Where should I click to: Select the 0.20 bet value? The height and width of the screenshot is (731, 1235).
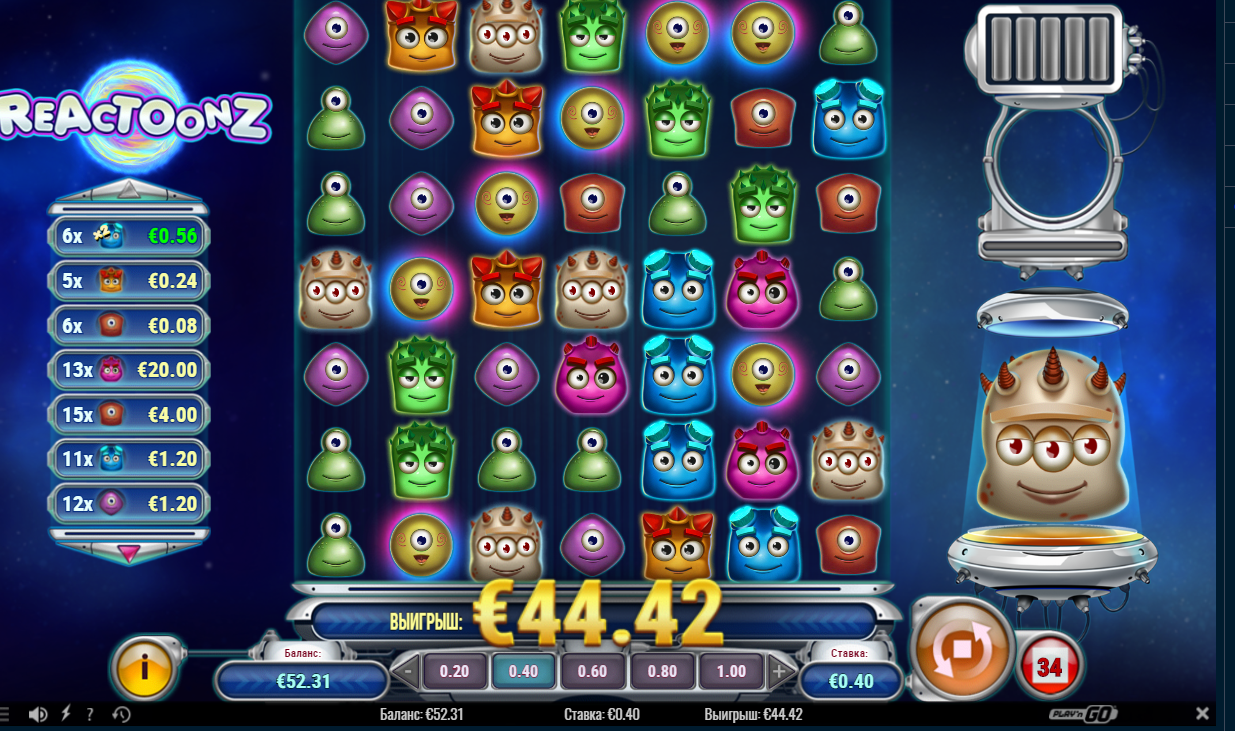point(454,671)
